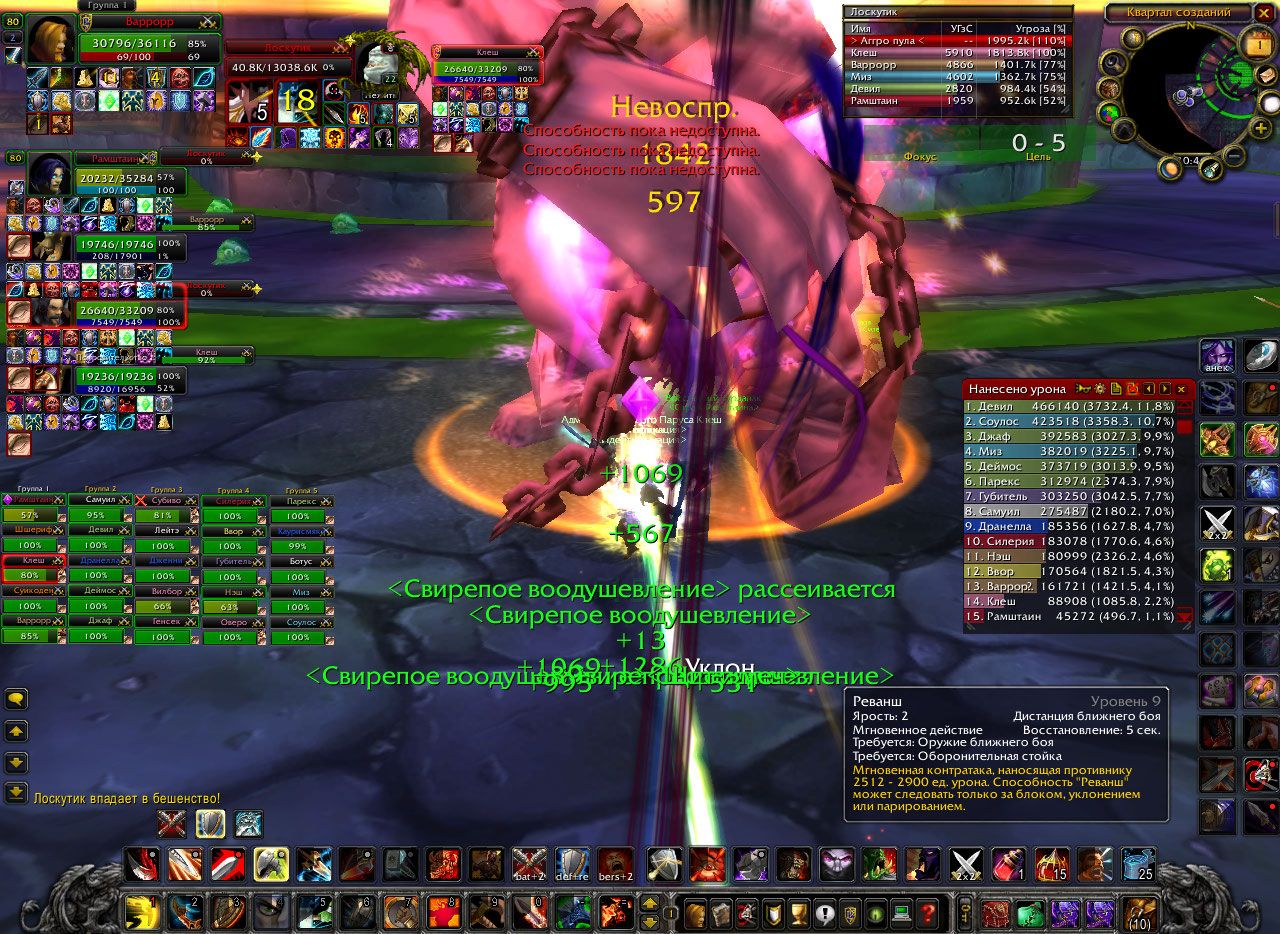Activate the glowing axe ability on action bar
The image size is (1280, 934).
tap(271, 864)
